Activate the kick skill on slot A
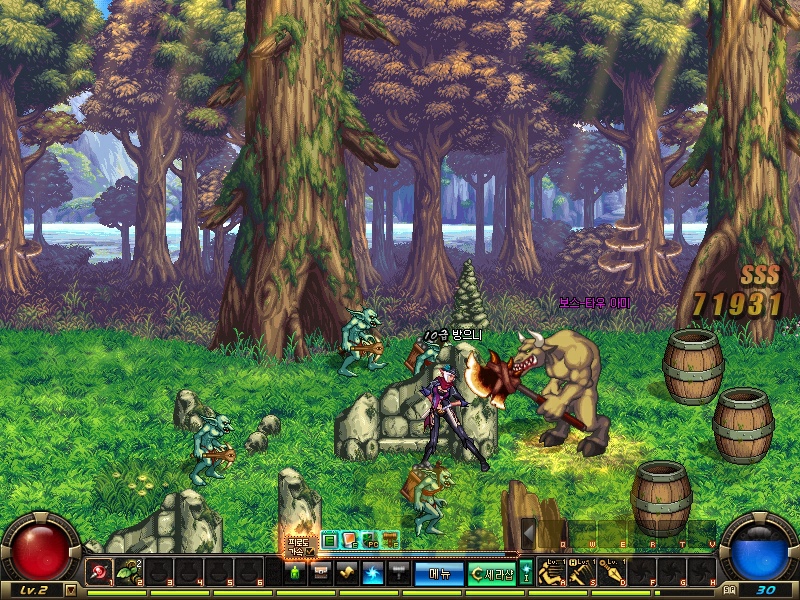 tap(550, 573)
